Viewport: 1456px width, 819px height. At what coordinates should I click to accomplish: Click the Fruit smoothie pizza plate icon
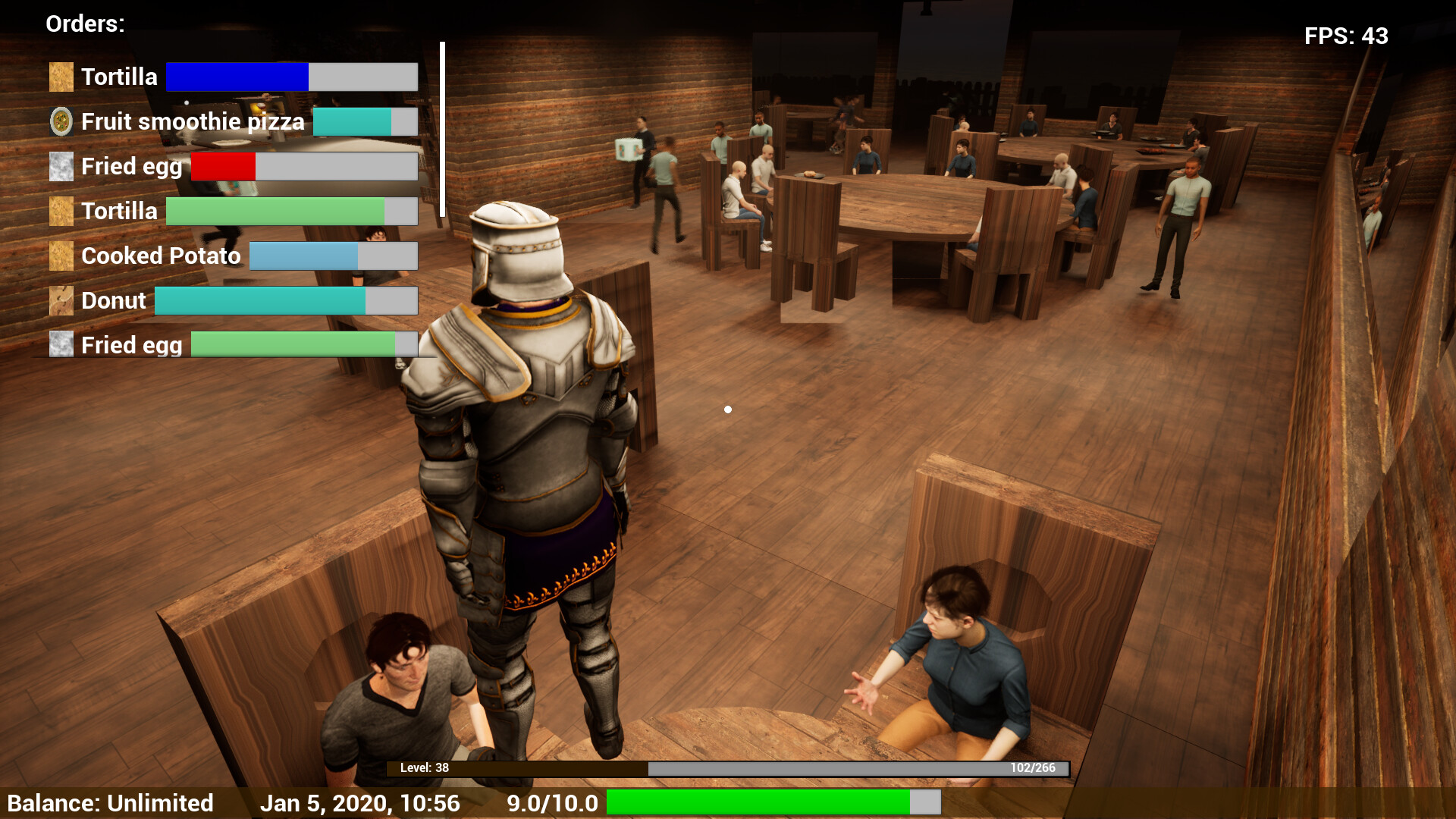click(x=61, y=121)
